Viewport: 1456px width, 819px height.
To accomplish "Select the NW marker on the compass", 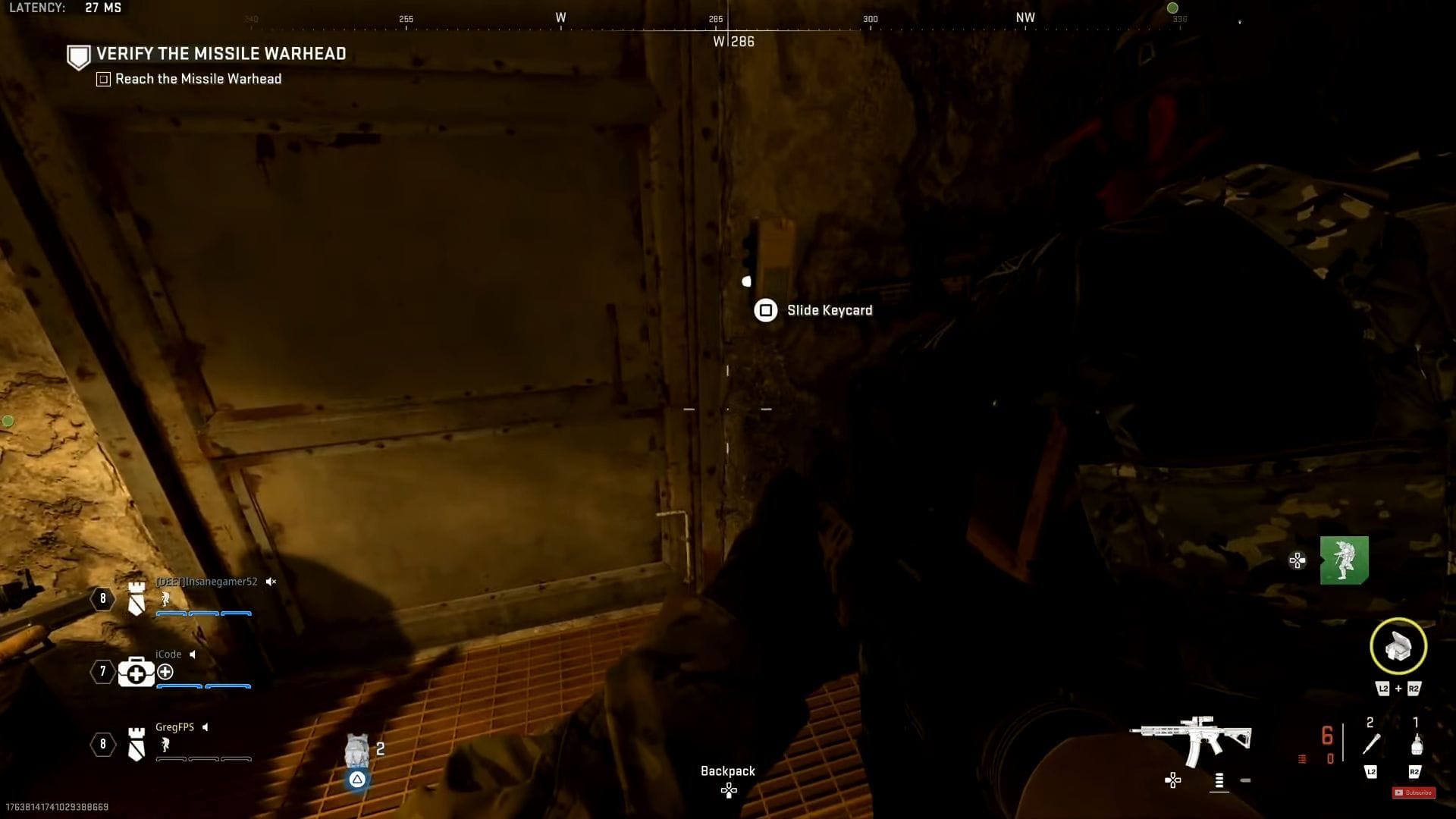I will pos(1026,17).
